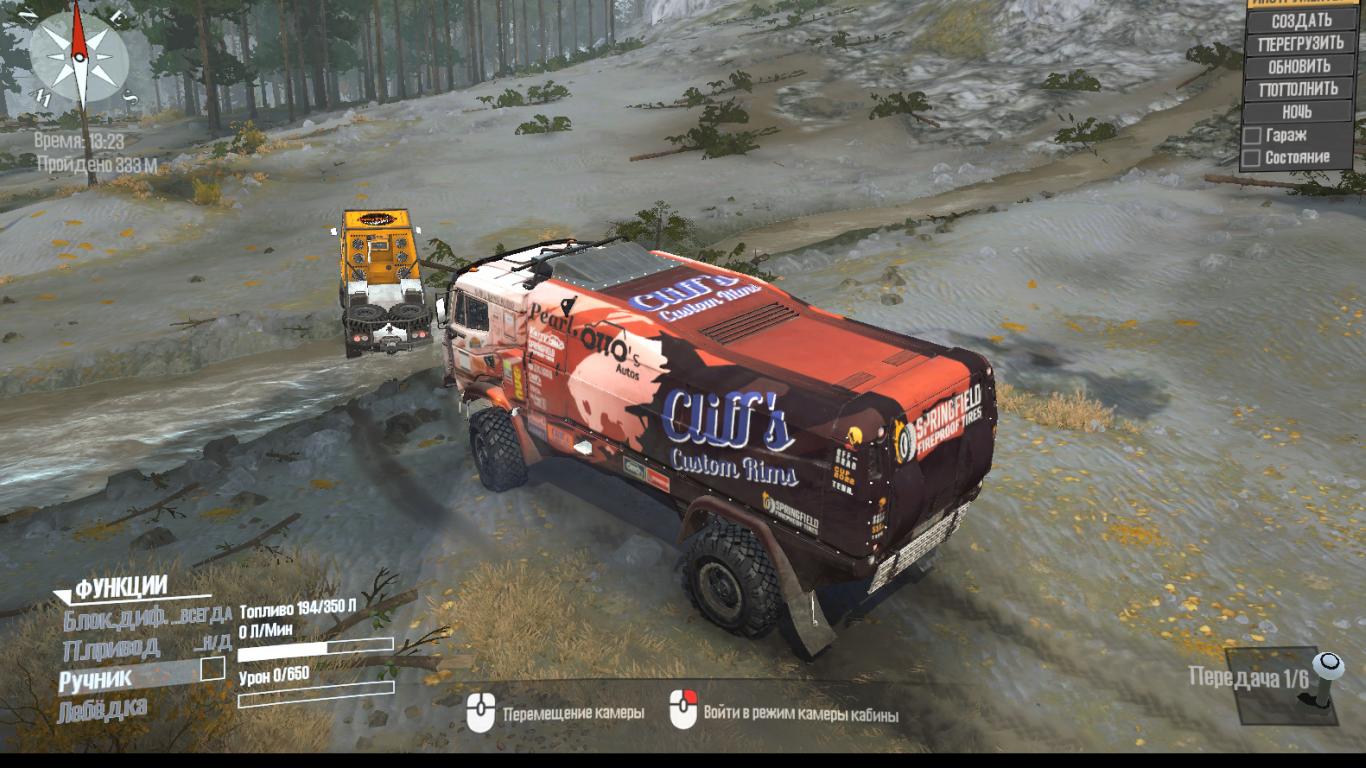The image size is (1366, 768).
Task: Click the compass in the corner
Action: pyautogui.click(x=78, y=55)
